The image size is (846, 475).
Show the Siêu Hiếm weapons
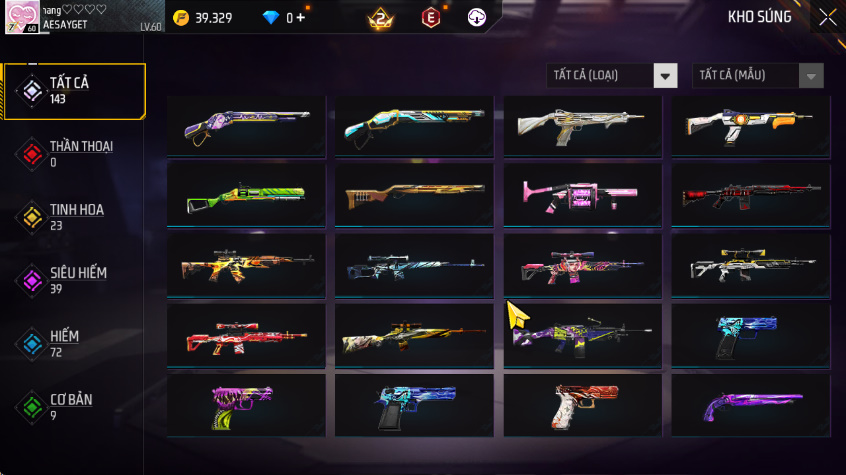(x=74, y=280)
